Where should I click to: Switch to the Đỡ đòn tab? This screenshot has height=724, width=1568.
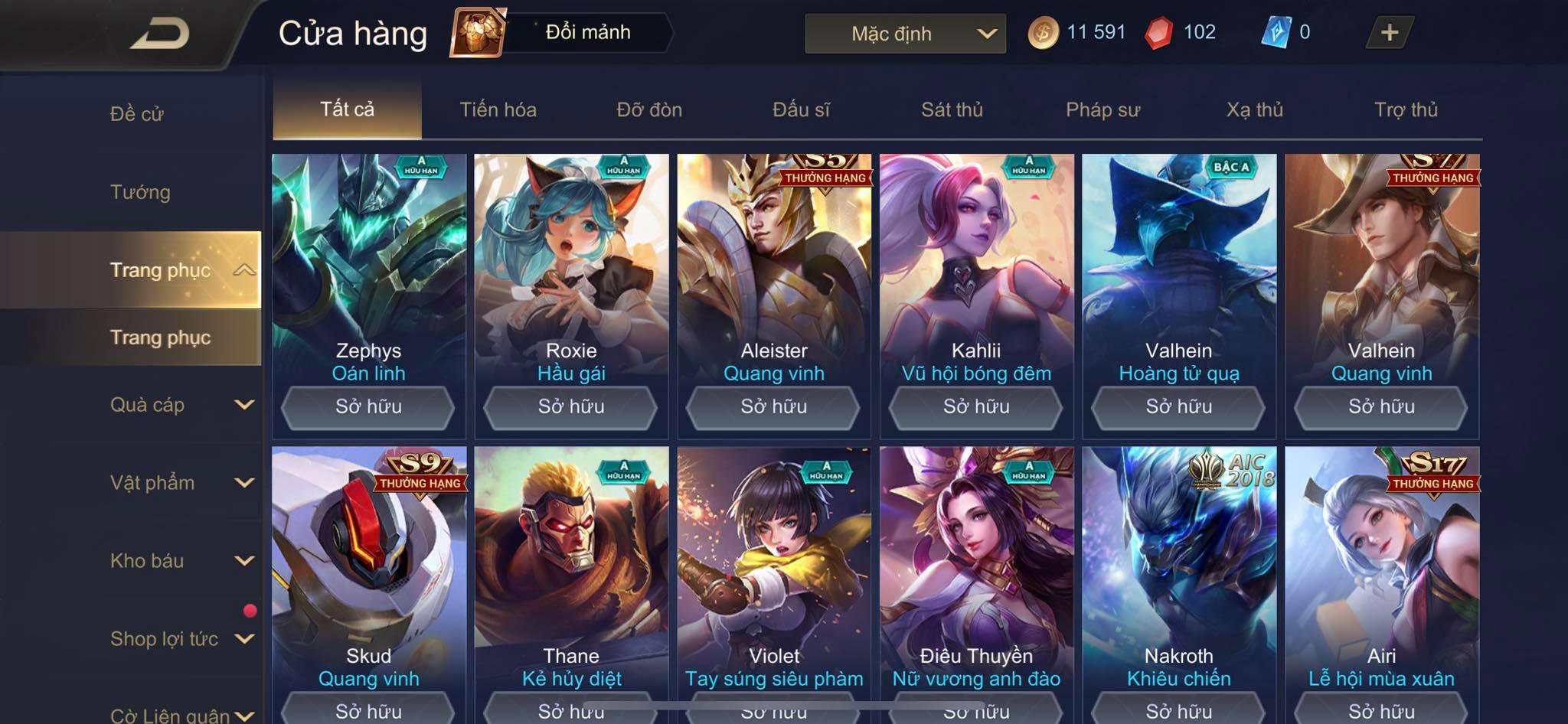tap(649, 109)
